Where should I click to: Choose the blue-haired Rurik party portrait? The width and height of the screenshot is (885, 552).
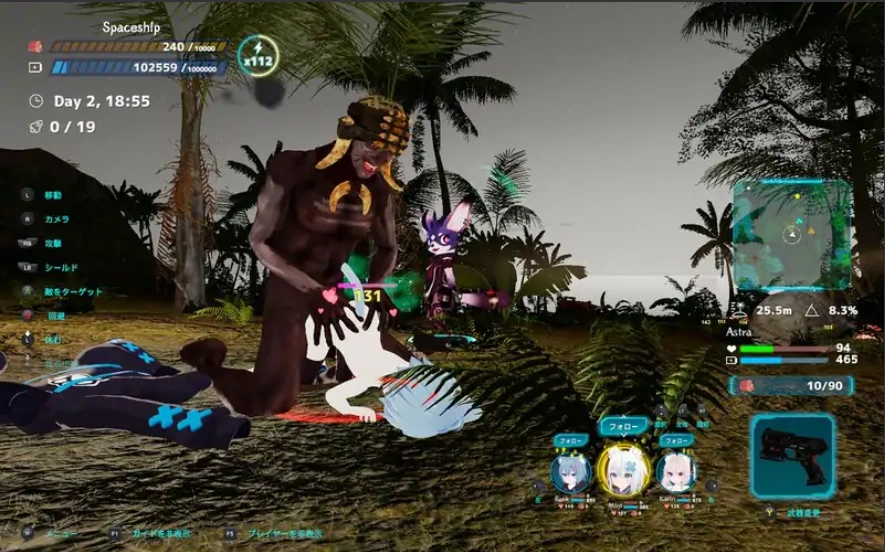[569, 471]
